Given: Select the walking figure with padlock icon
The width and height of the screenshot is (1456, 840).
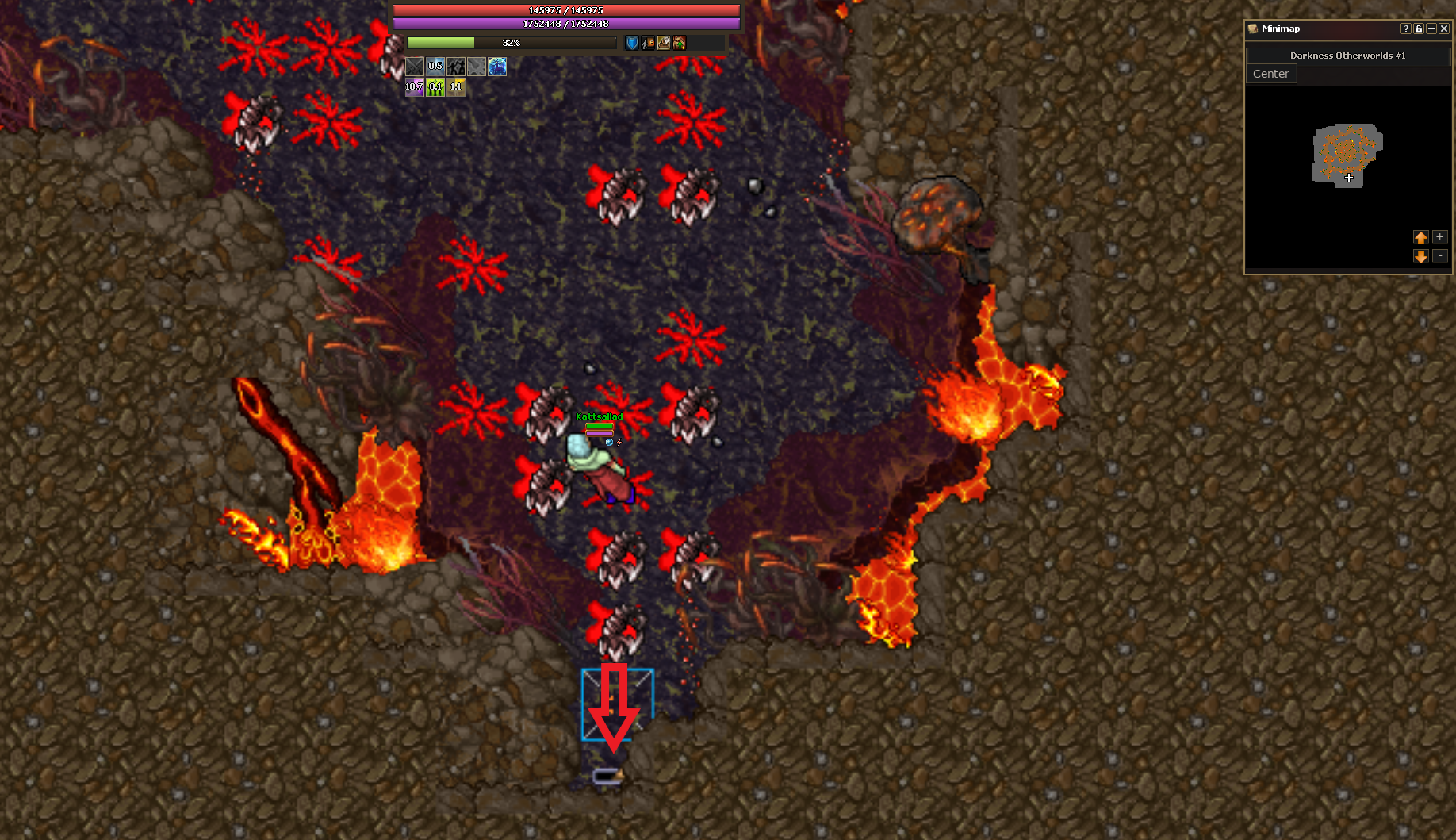Looking at the screenshot, I should [x=648, y=43].
